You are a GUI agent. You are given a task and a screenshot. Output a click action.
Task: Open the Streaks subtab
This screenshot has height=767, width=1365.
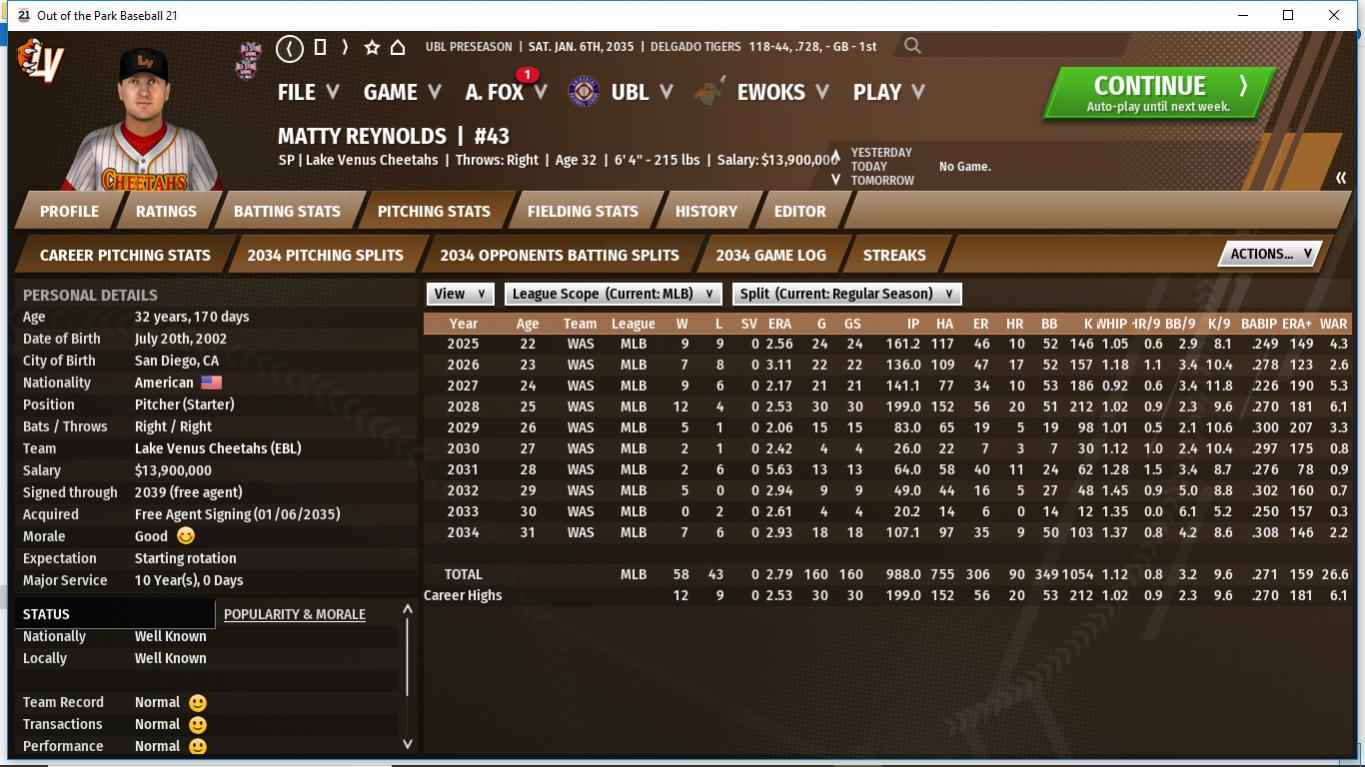894,255
